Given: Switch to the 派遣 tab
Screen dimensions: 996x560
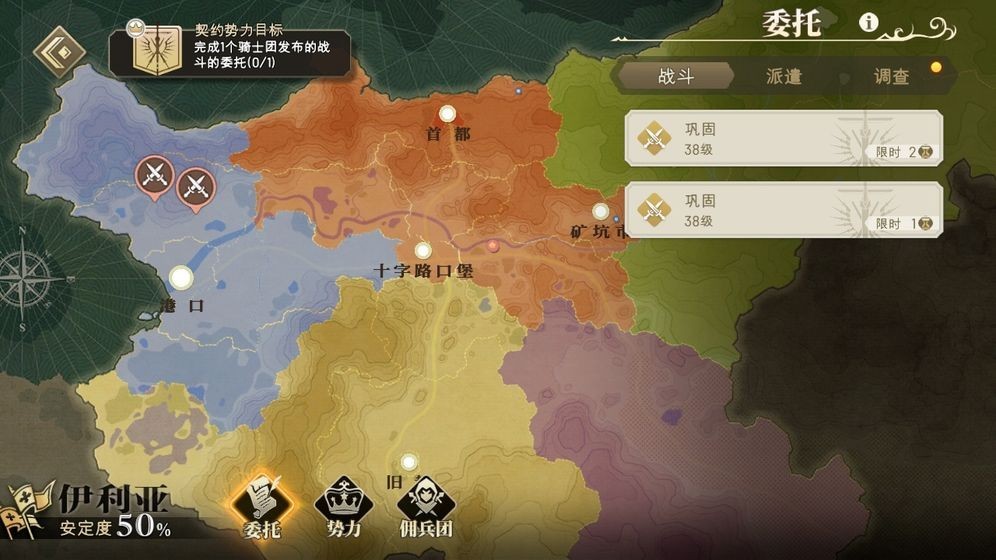Looking at the screenshot, I should click(x=784, y=76).
